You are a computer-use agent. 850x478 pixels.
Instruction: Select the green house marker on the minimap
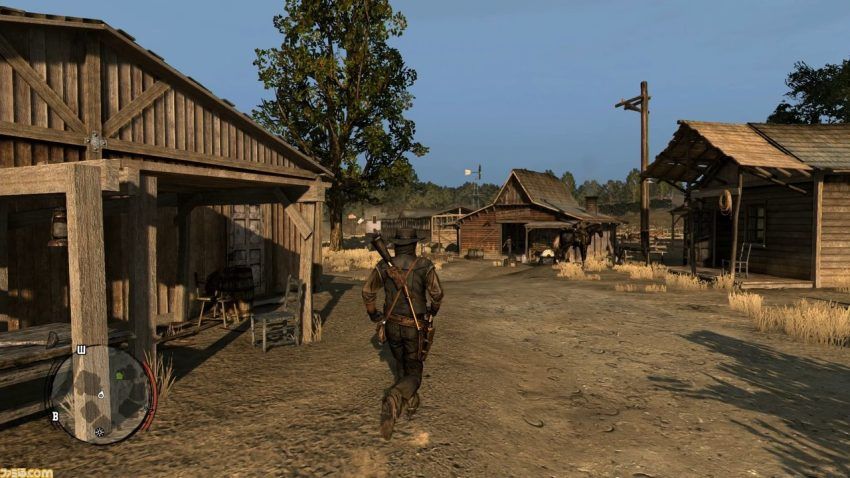pos(120,373)
